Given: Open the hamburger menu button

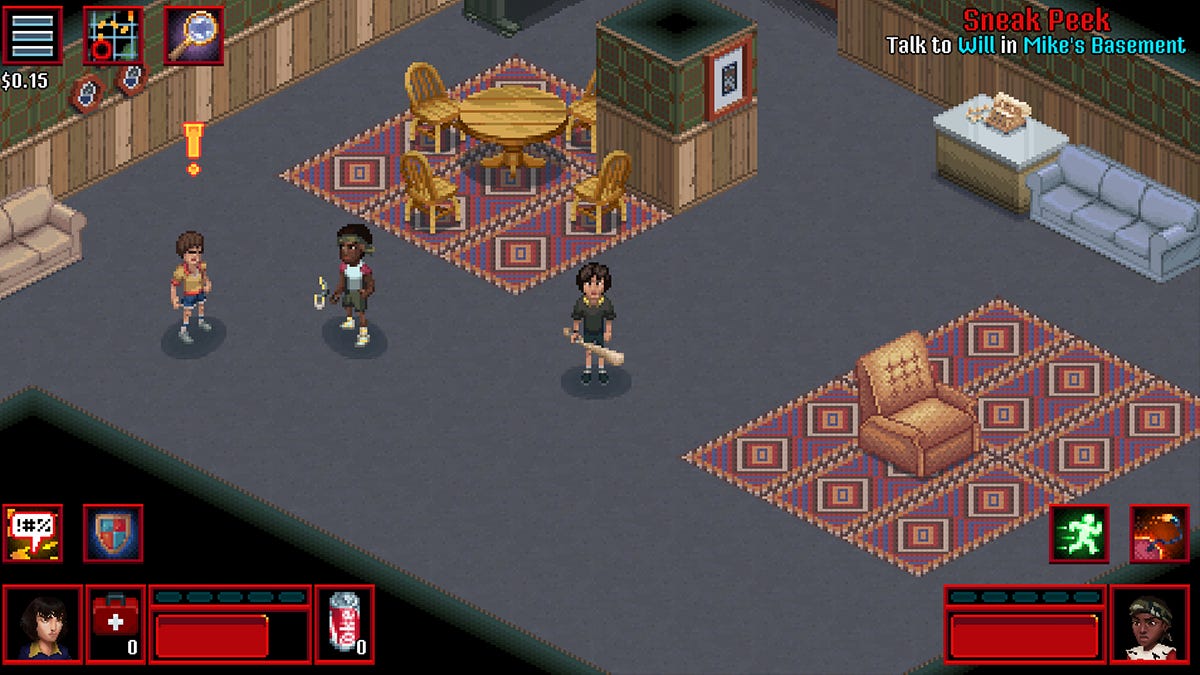Looking at the screenshot, I should click(x=32, y=35).
